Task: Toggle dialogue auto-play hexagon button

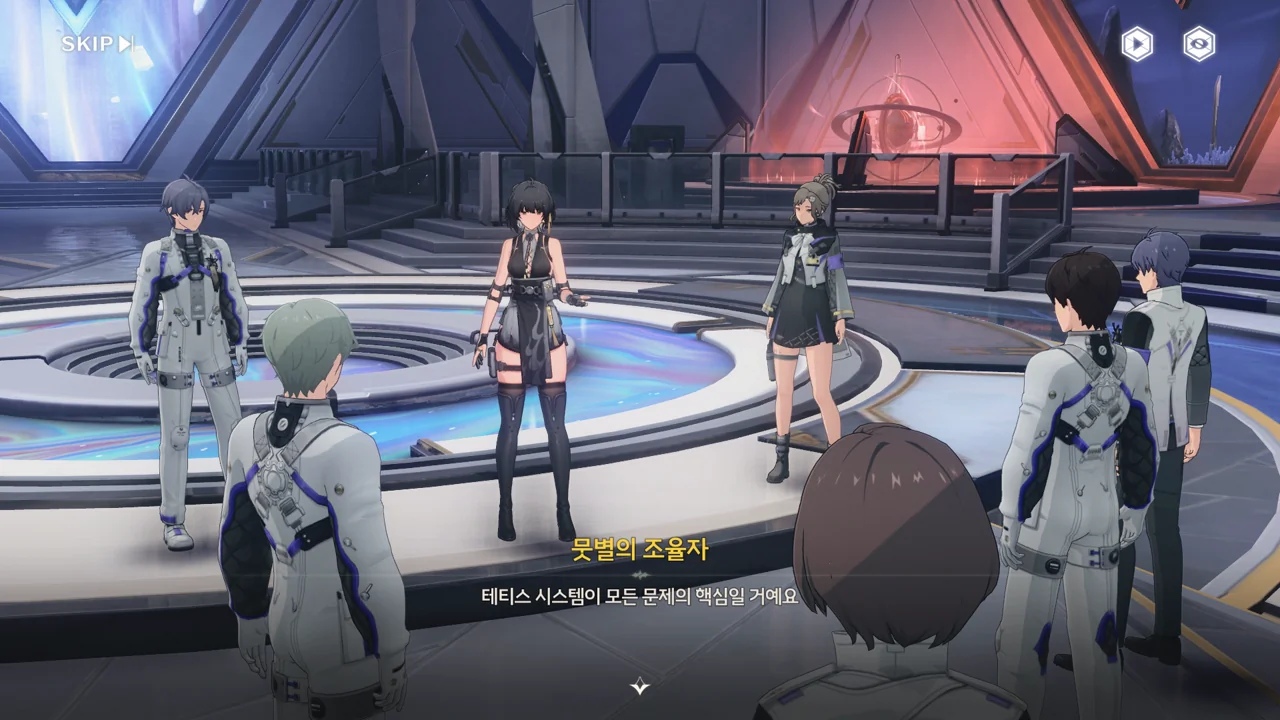Action: pos(1137,44)
